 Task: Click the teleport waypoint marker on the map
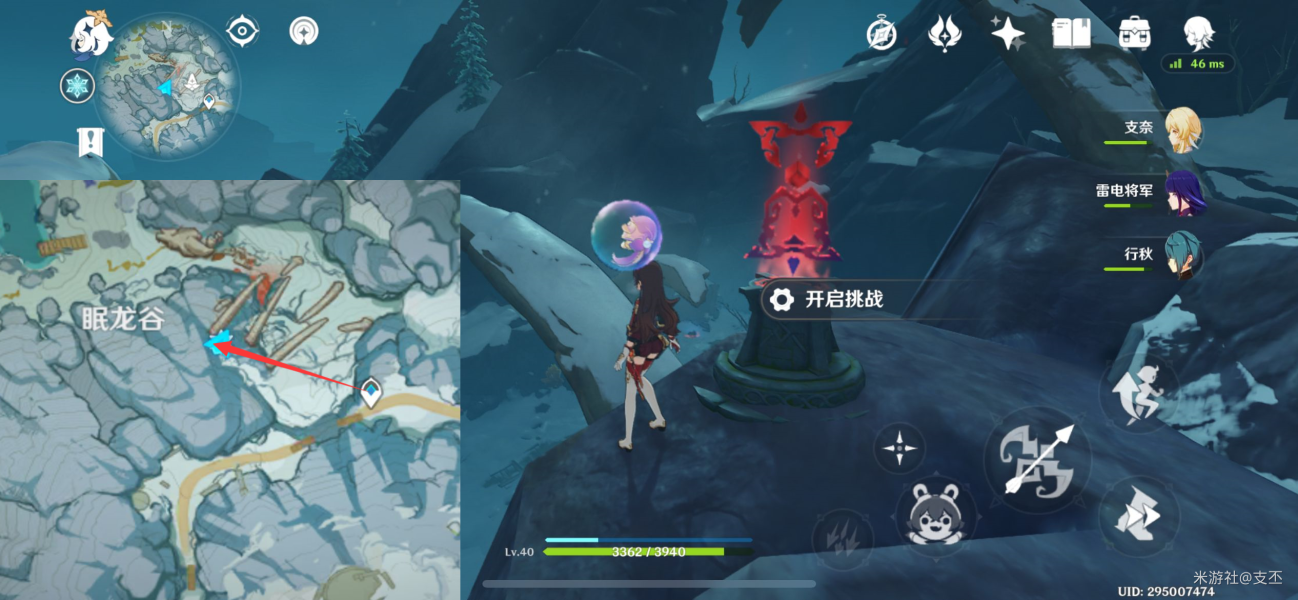point(373,393)
